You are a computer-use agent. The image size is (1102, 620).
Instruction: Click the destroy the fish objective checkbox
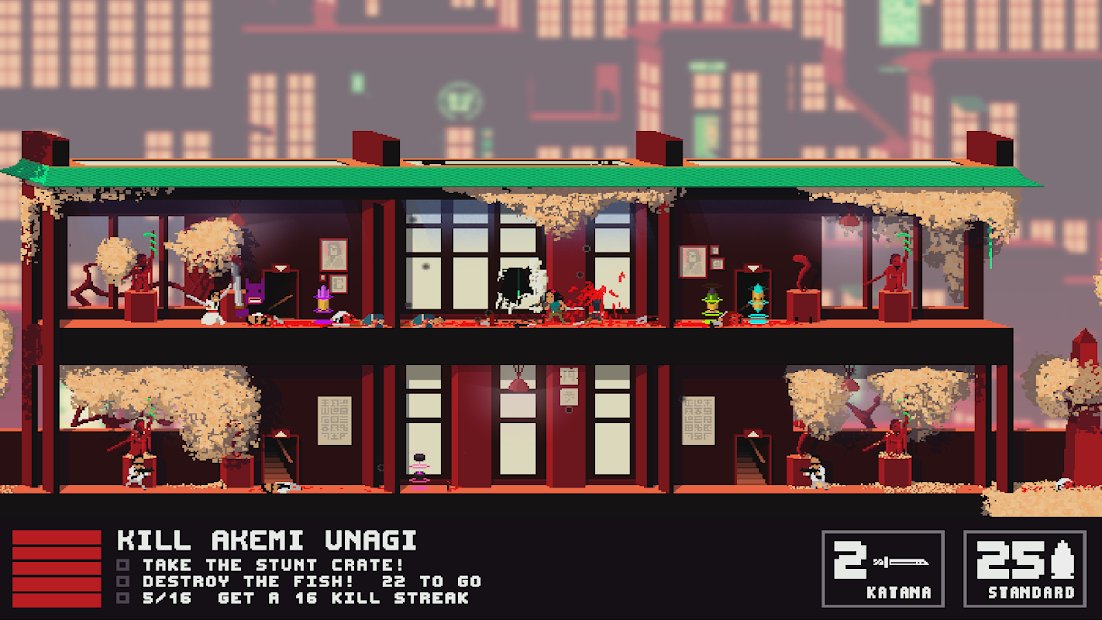pos(123,581)
